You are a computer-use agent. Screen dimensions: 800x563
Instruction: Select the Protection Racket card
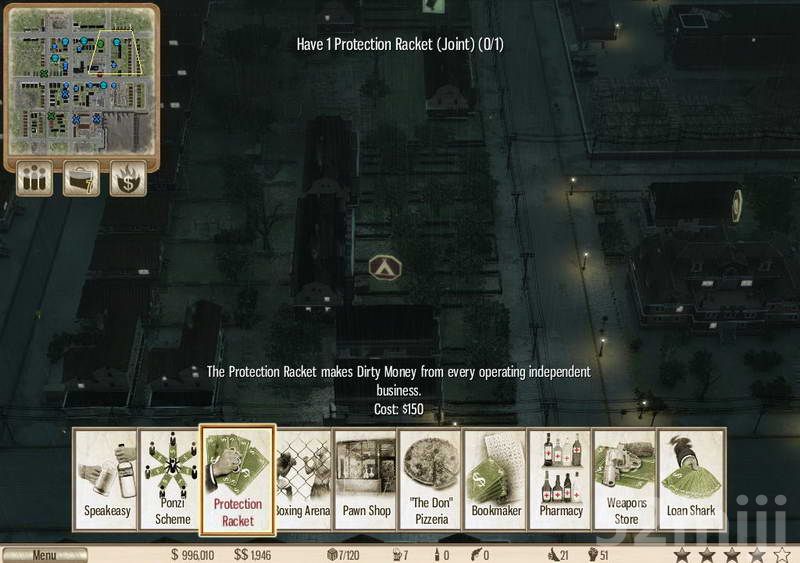238,480
